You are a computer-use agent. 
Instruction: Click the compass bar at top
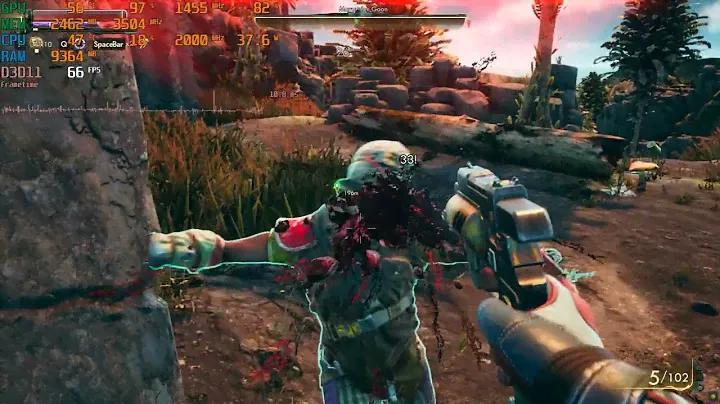[361, 17]
